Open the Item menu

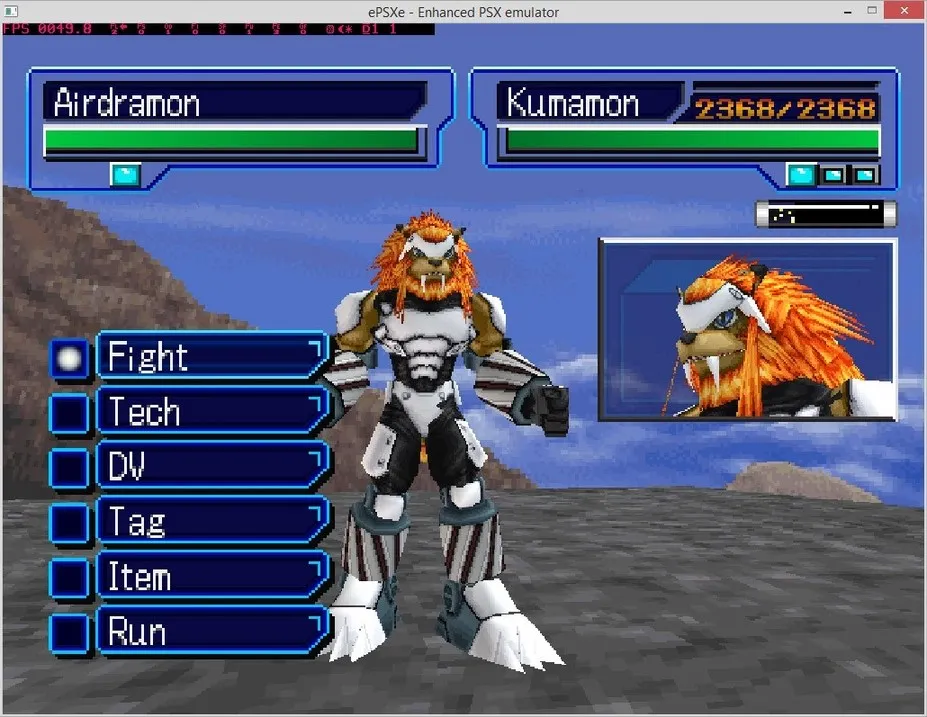point(212,577)
